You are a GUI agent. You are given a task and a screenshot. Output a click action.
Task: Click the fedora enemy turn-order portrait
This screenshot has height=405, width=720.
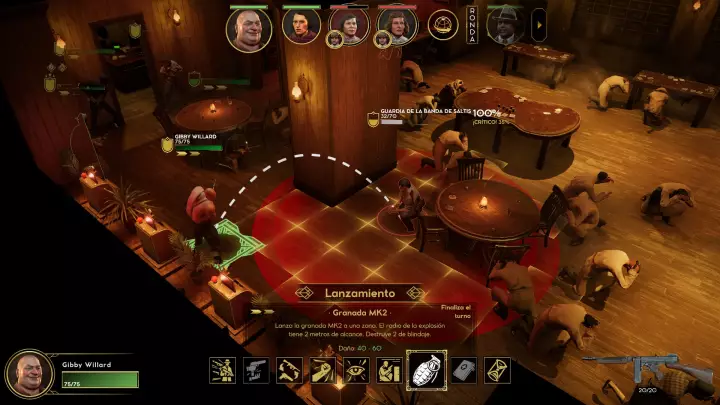tap(506, 26)
